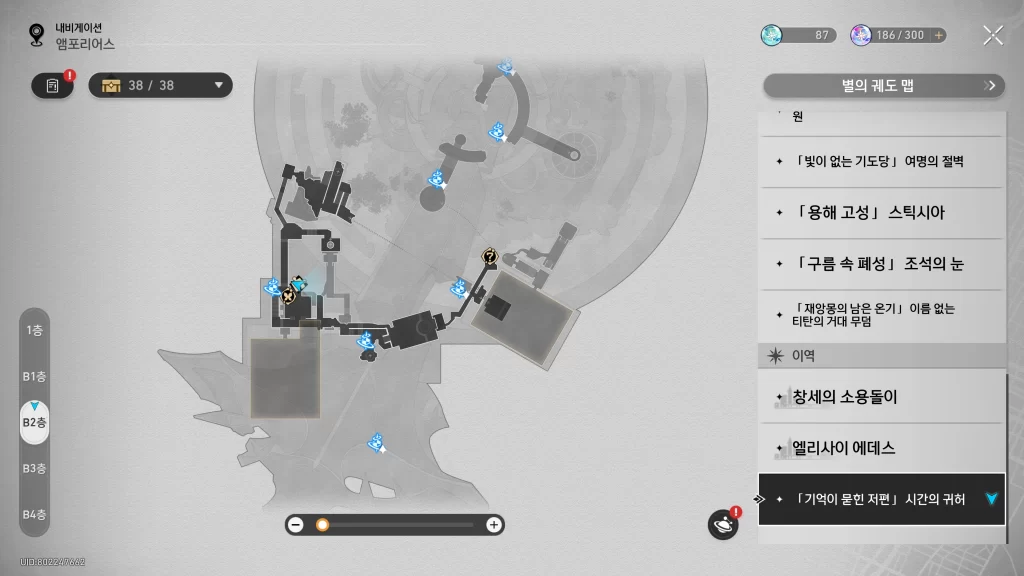The width and height of the screenshot is (1024, 576).
Task: Click the map zoom slider handle
Action: pos(322,525)
